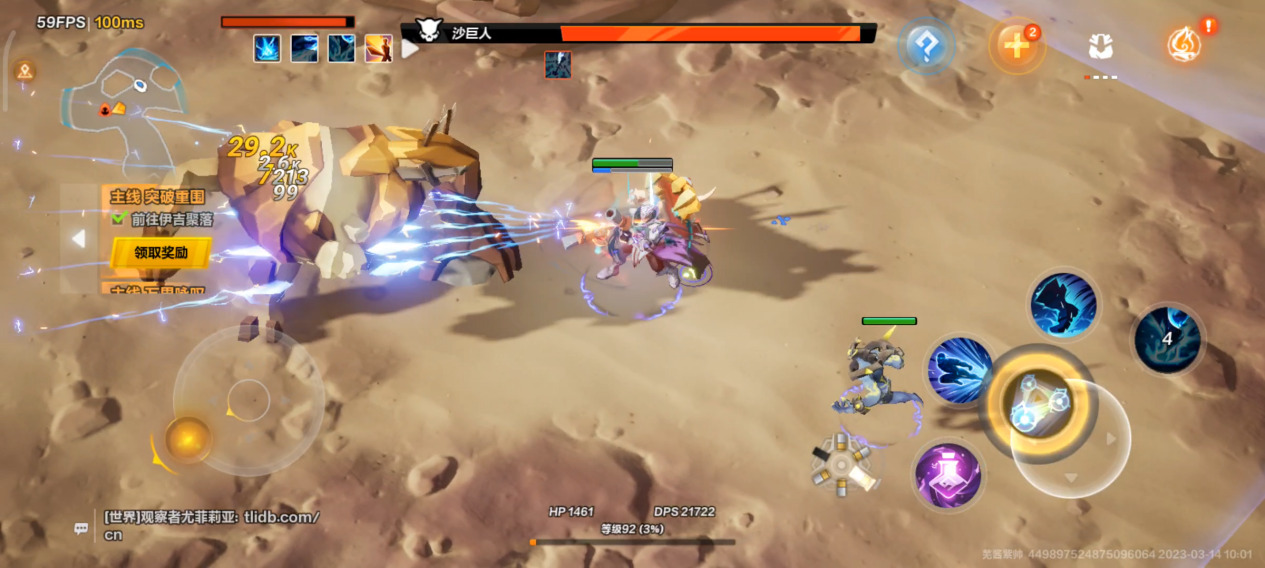
Task: Tap the flame icon with the exclamation alert
Action: [x=1185, y=45]
